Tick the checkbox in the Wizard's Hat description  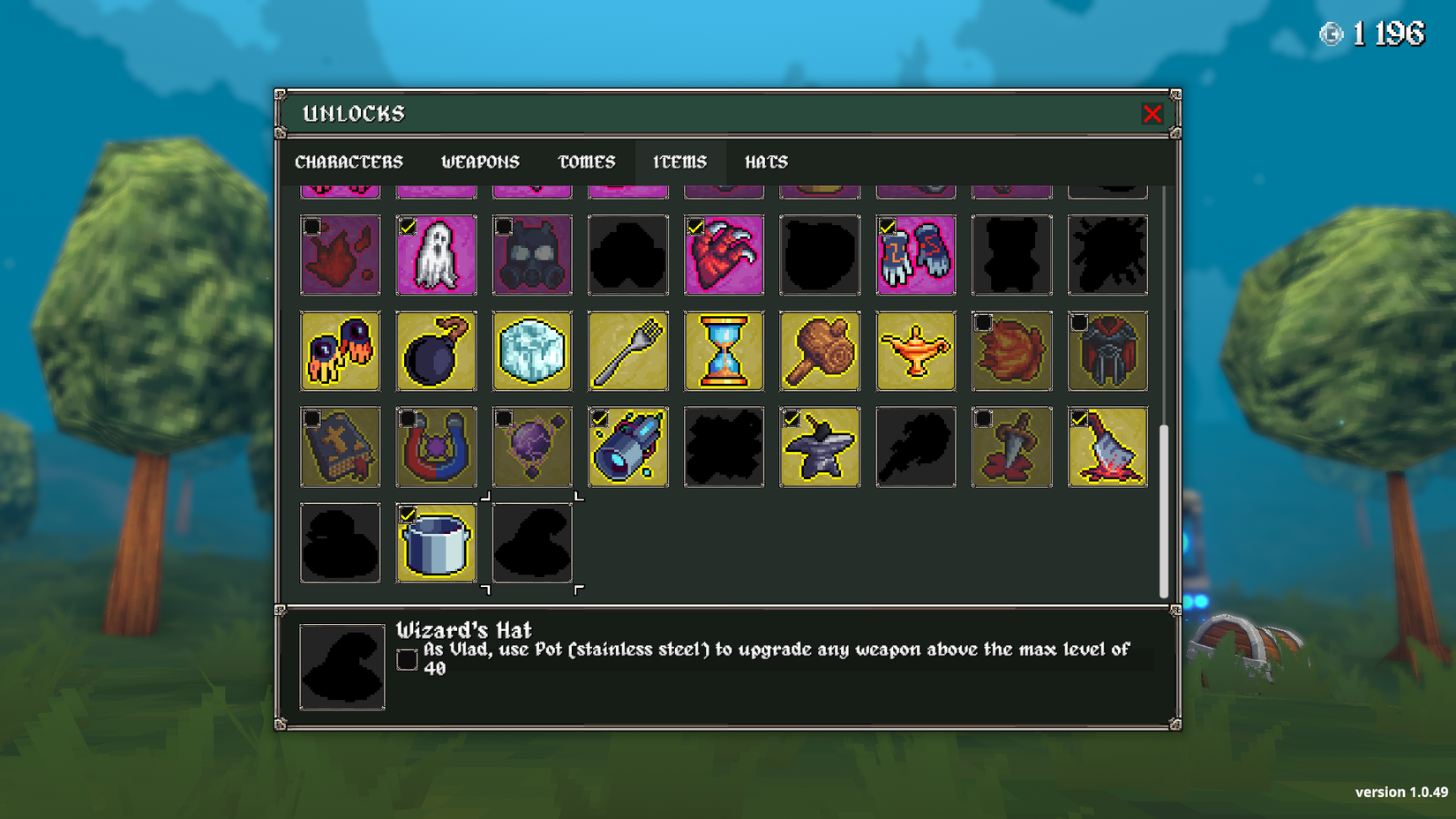(x=407, y=658)
